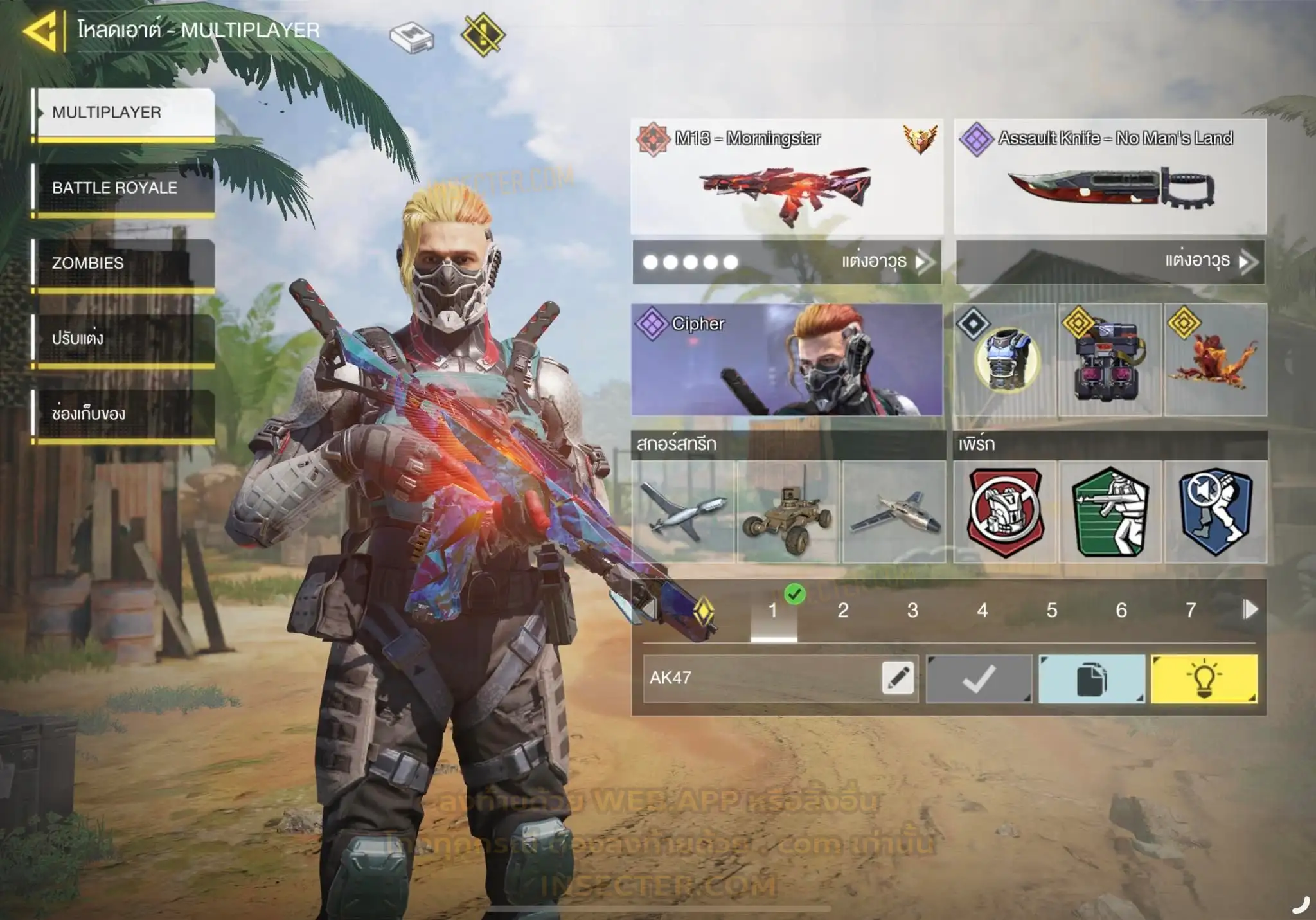Change the Cipher operator character
Viewport: 1316px width, 920px height.
tap(787, 359)
